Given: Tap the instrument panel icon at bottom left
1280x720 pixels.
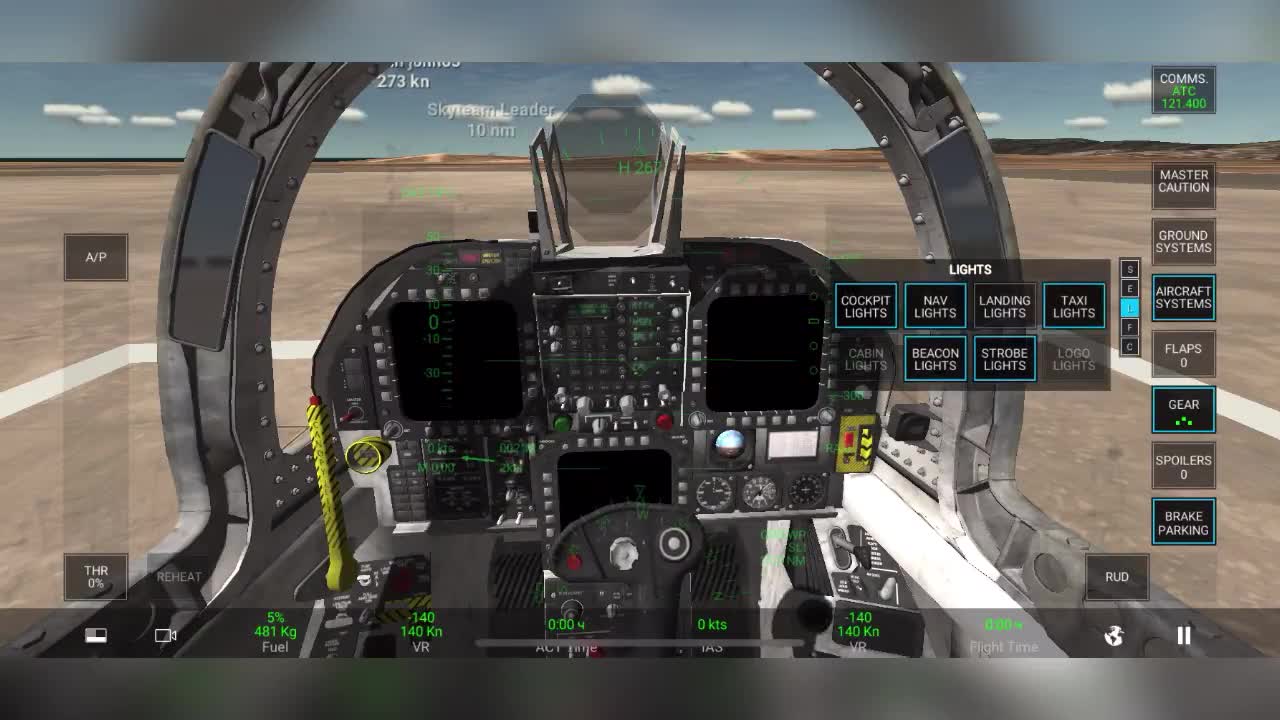Looking at the screenshot, I should (x=96, y=635).
